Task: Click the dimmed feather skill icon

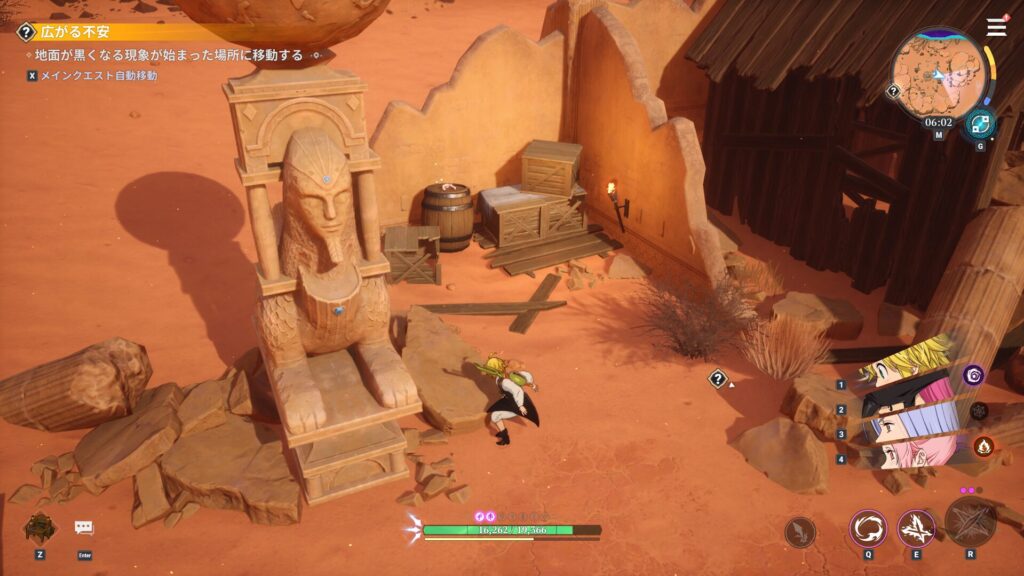Action: tap(800, 531)
